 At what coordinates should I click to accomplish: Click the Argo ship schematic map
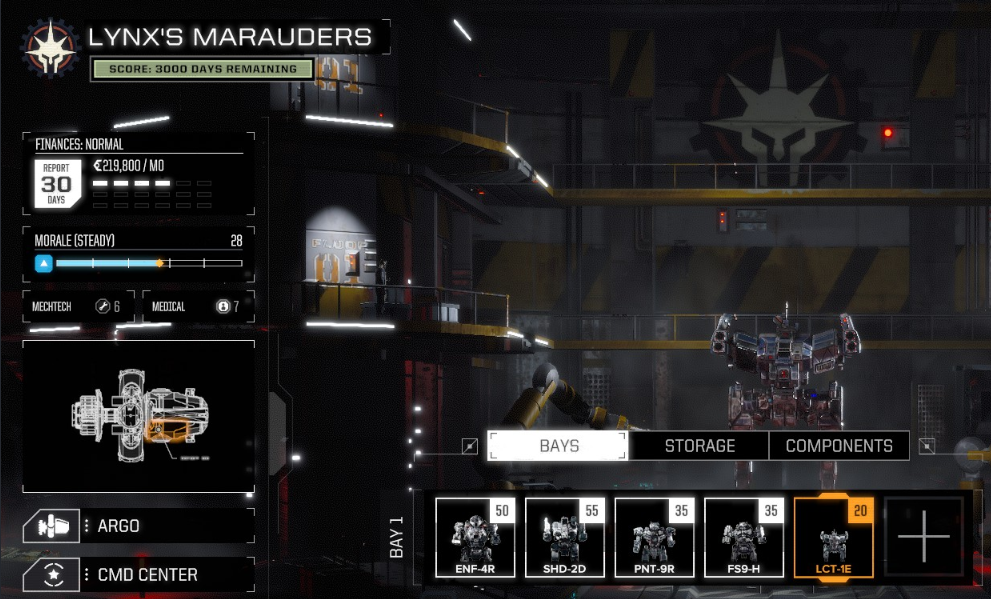pyautogui.click(x=139, y=415)
